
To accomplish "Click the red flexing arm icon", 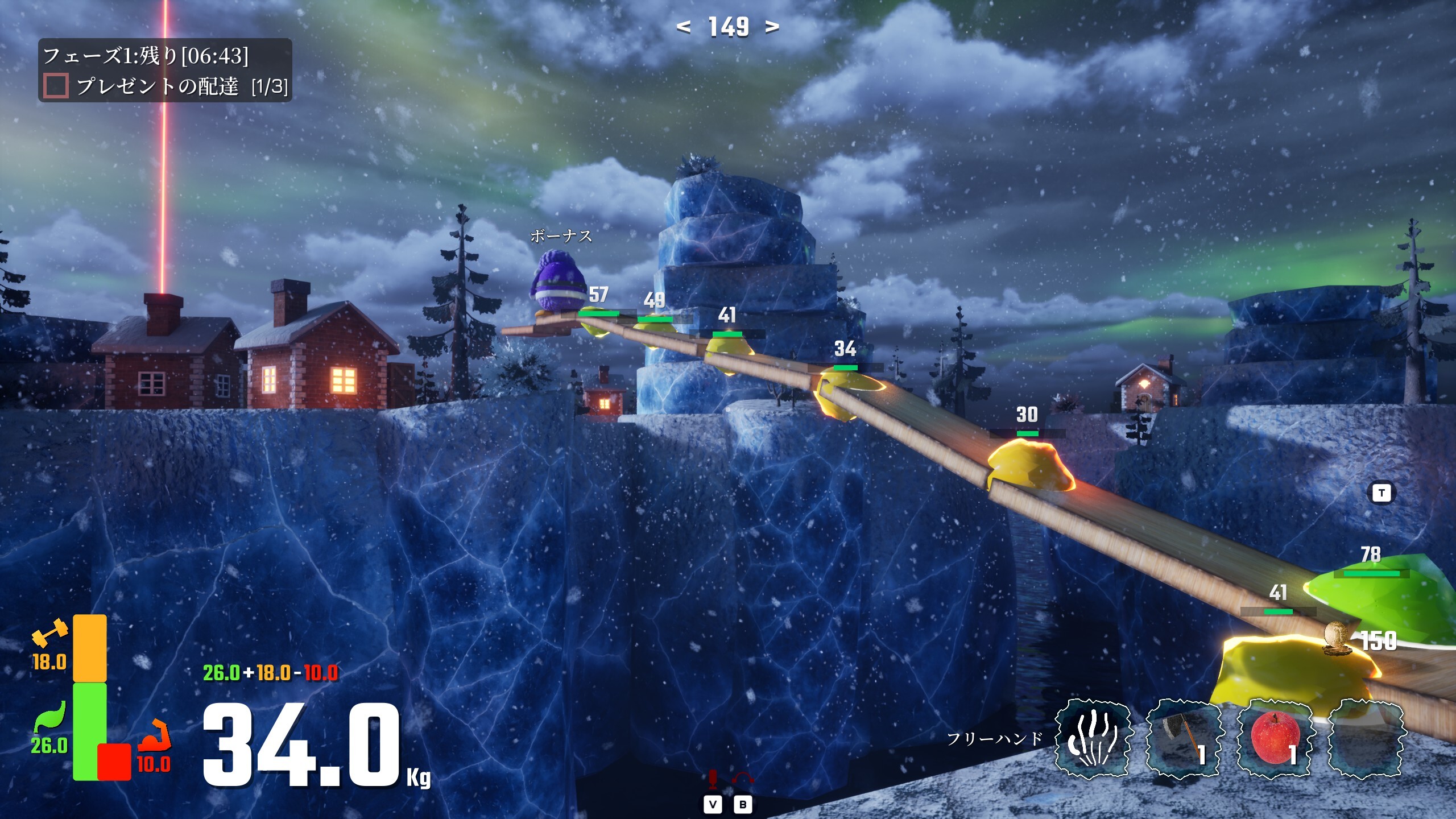I will (x=155, y=735).
